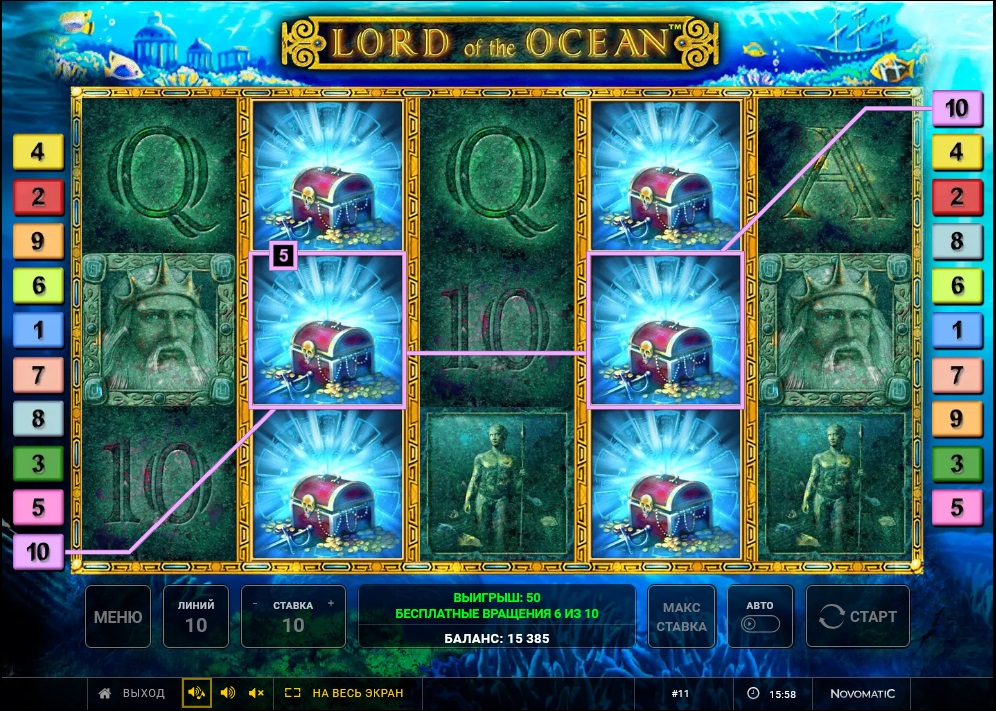Viewport: 996px width, 711px height.
Task: Increase the СТАВКА bet with plus
Action: 331,604
